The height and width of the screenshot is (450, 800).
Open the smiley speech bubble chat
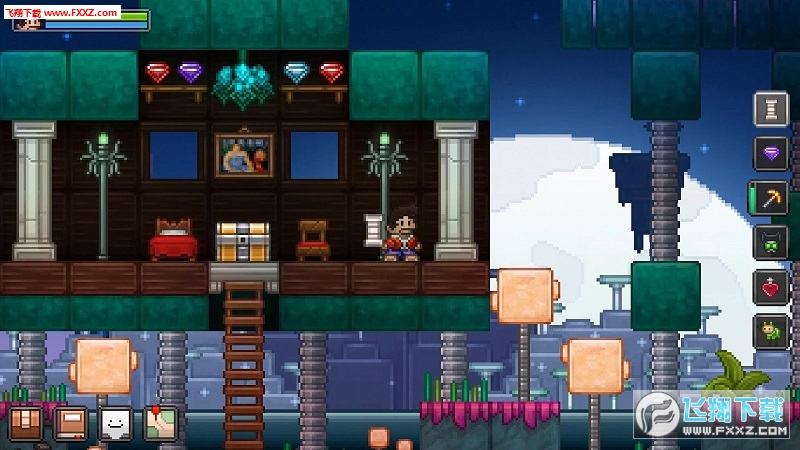[116, 424]
